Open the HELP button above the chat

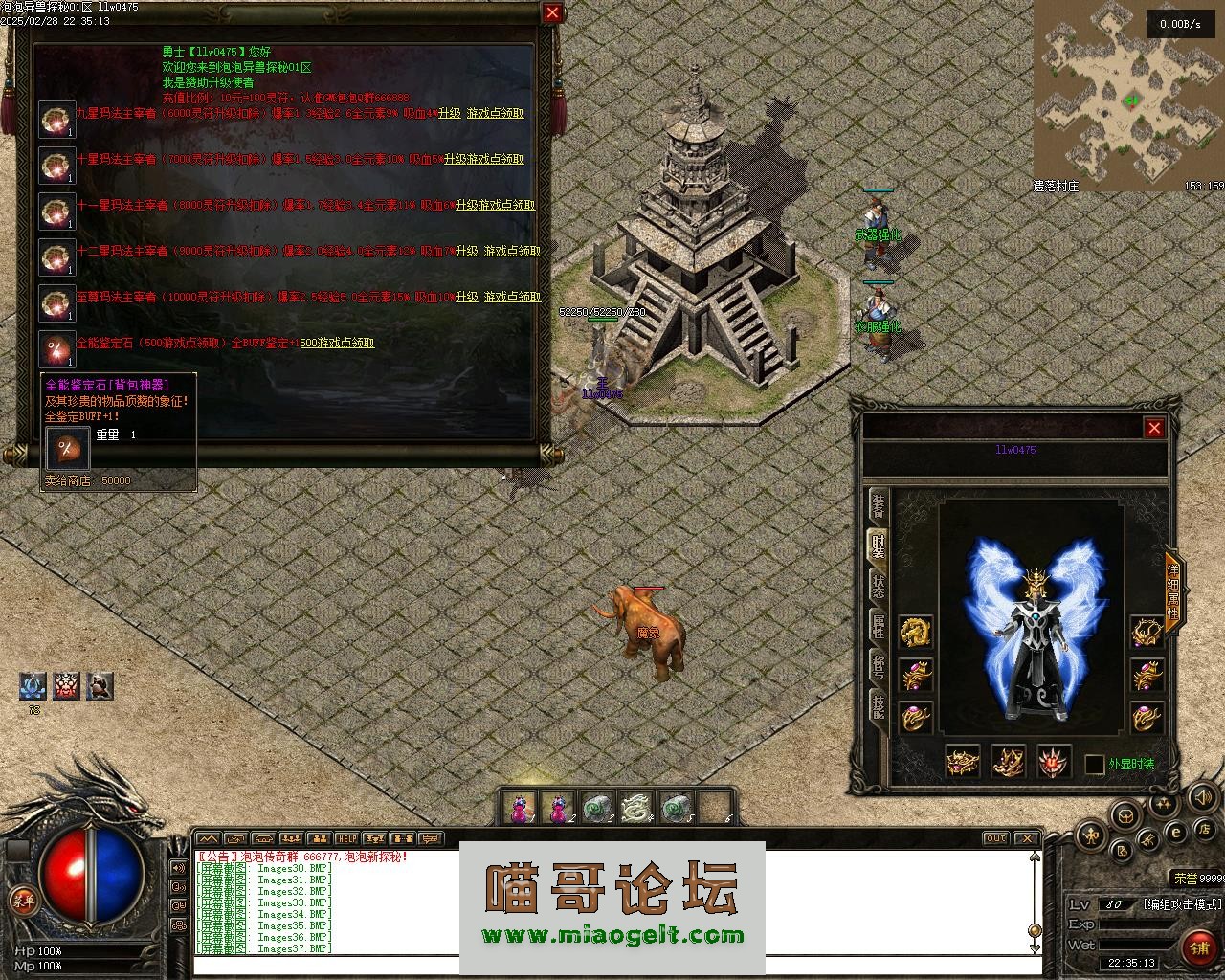click(x=346, y=839)
